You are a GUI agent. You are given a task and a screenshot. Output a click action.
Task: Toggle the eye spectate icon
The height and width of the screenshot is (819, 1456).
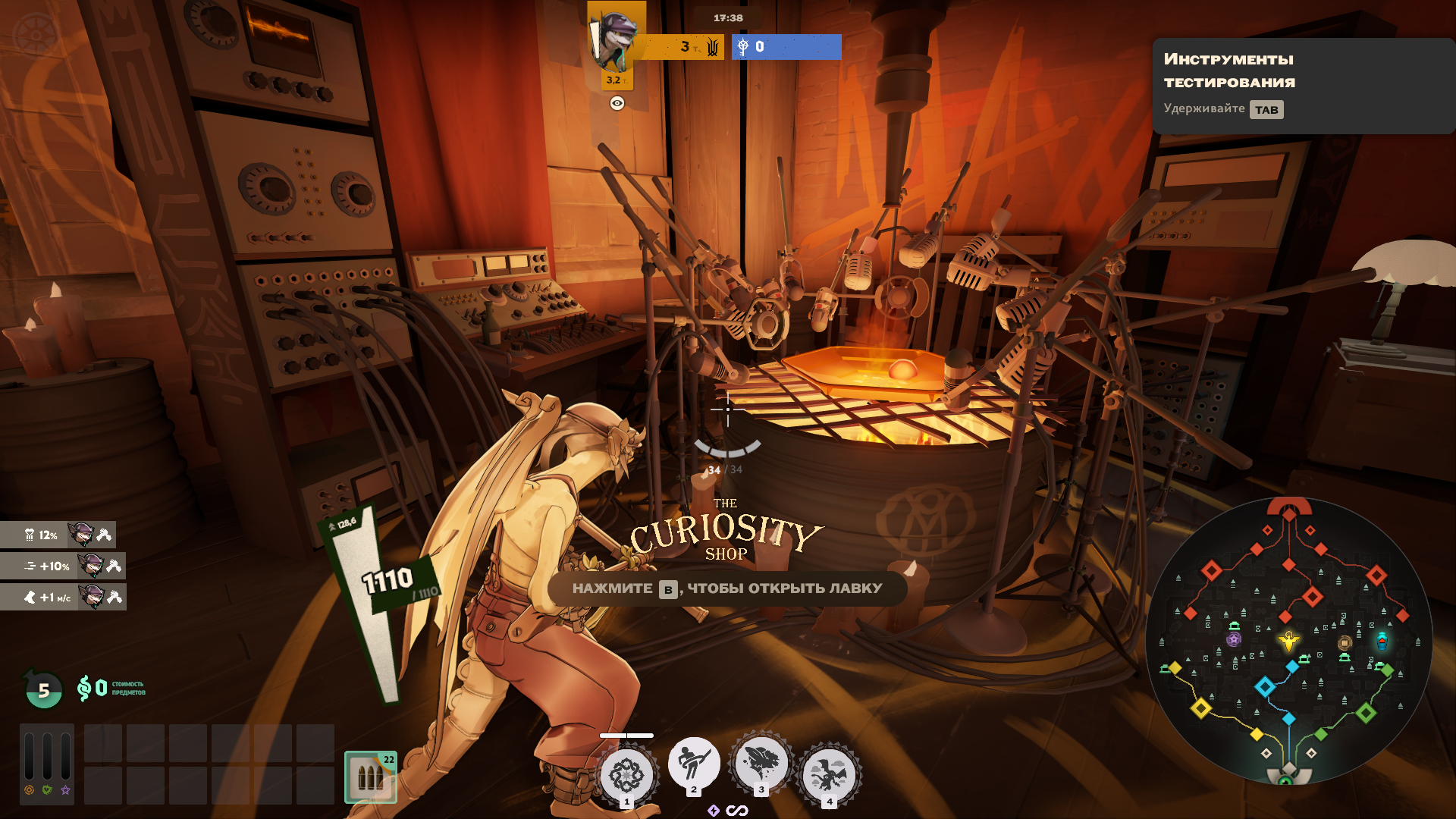point(617,103)
